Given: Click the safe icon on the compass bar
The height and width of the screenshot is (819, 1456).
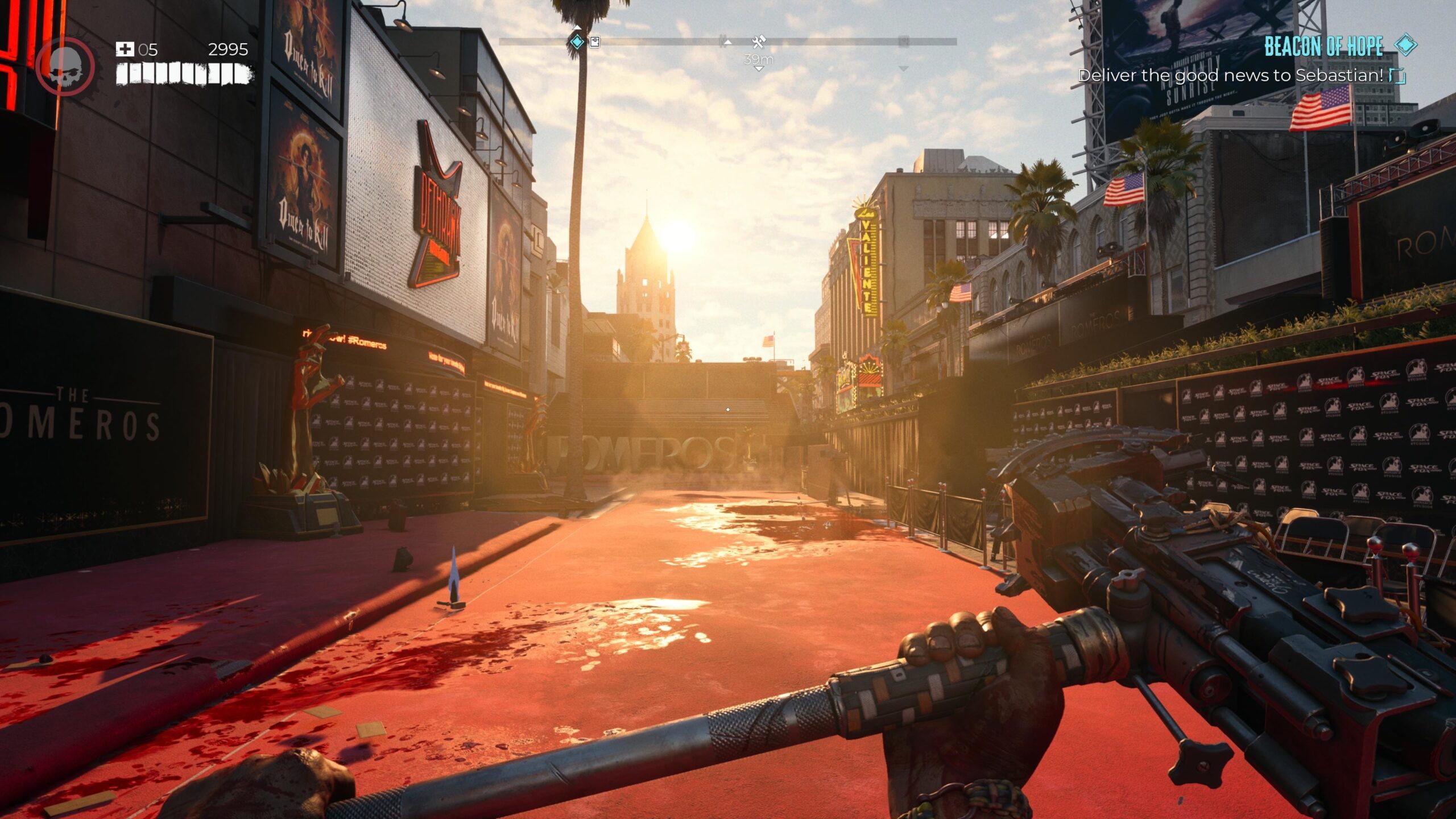Looking at the screenshot, I should (x=594, y=41).
